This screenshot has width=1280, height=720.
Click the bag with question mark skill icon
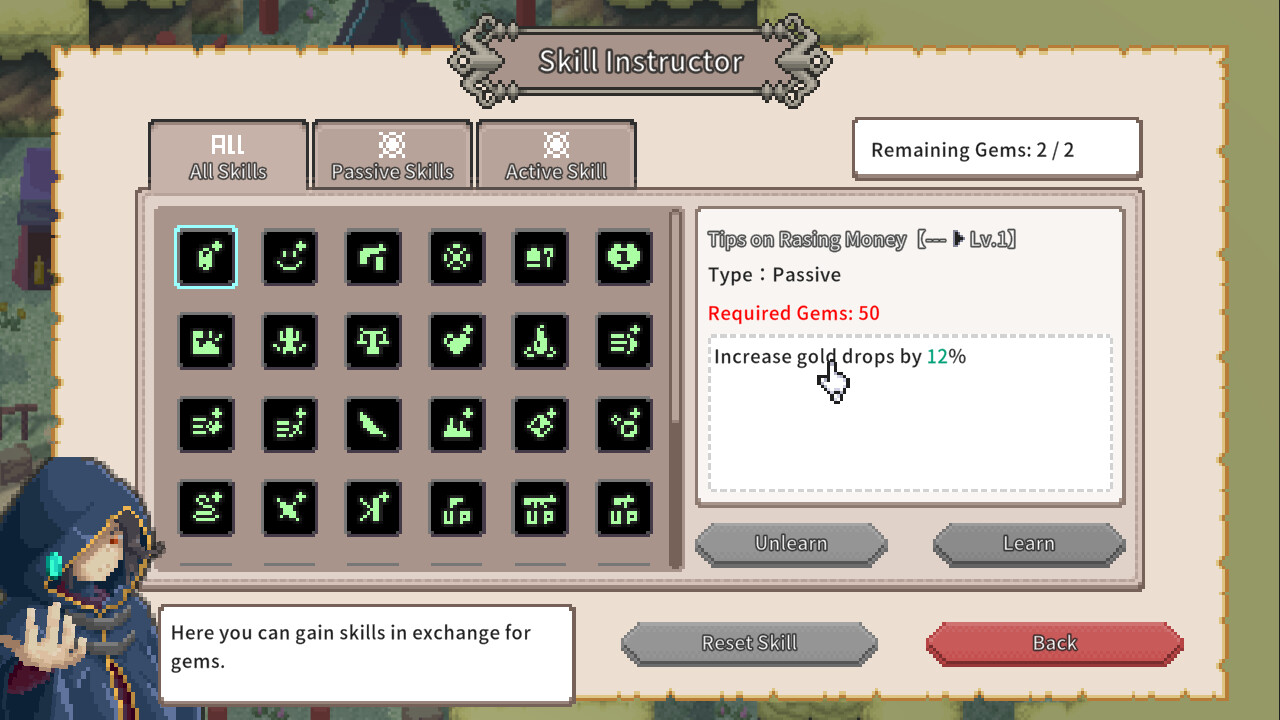click(540, 258)
